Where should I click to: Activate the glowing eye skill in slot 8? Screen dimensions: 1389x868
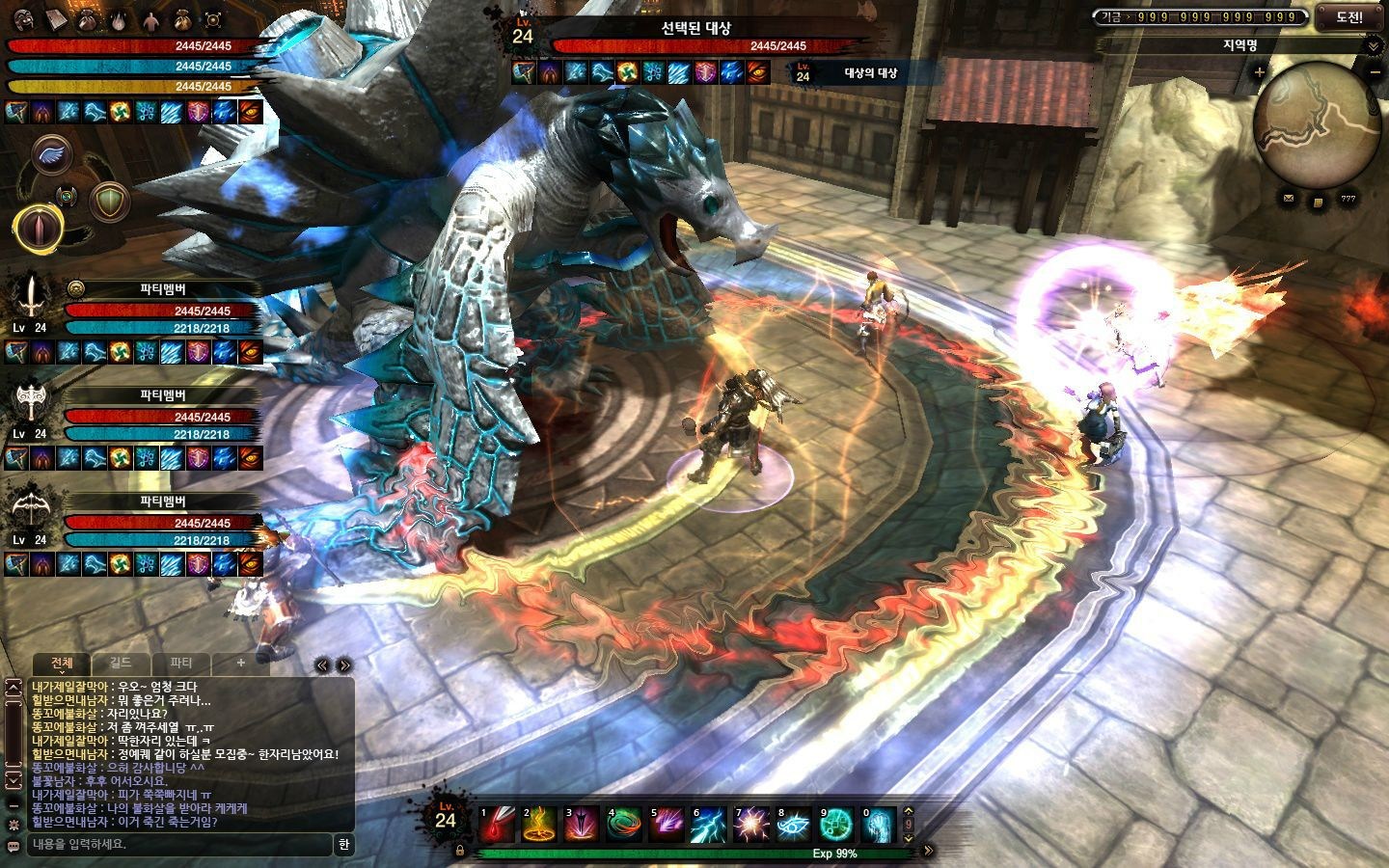[x=793, y=825]
